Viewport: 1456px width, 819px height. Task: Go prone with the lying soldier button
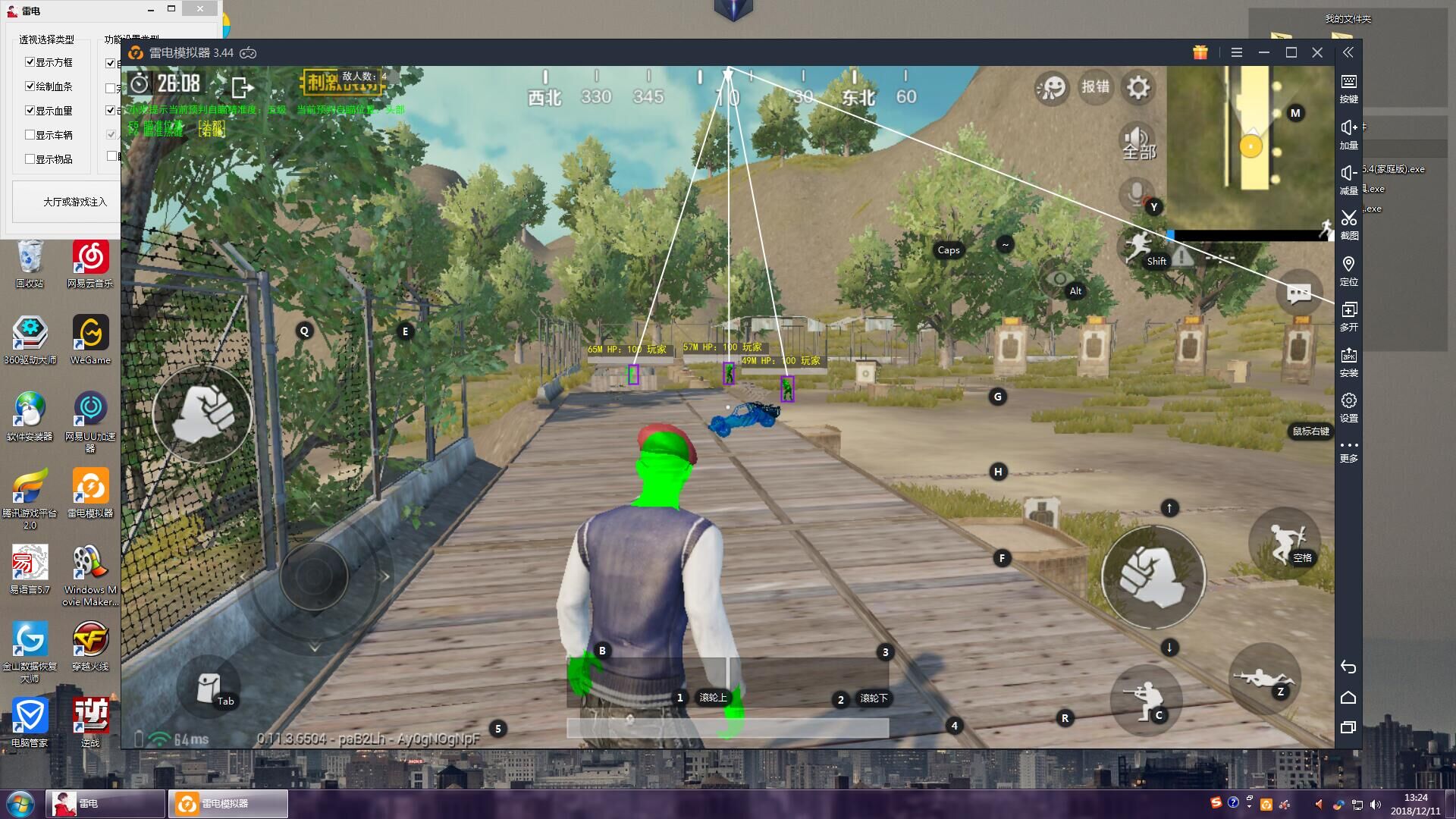pos(1263,677)
